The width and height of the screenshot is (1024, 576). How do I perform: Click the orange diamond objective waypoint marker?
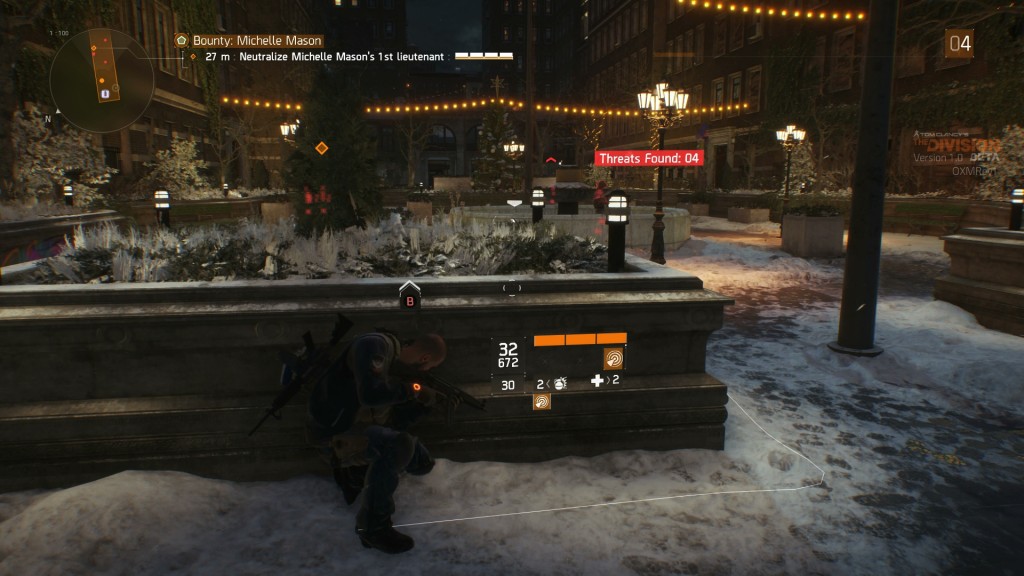pos(322,148)
